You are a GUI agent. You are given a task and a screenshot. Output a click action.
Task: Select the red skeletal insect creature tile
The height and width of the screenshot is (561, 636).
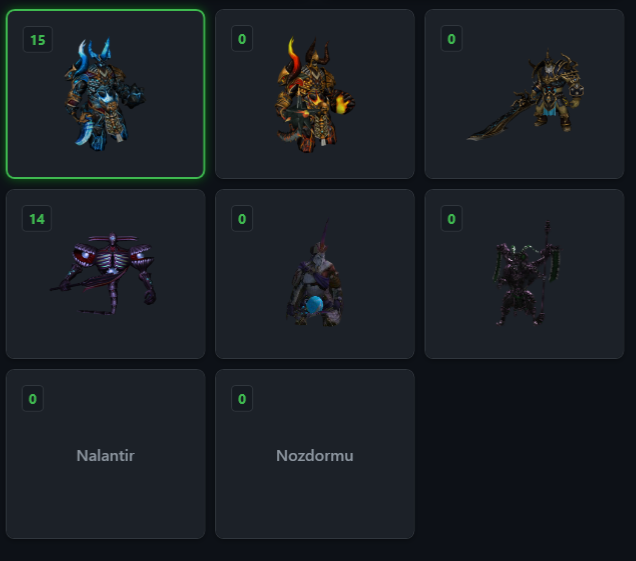click(105, 274)
